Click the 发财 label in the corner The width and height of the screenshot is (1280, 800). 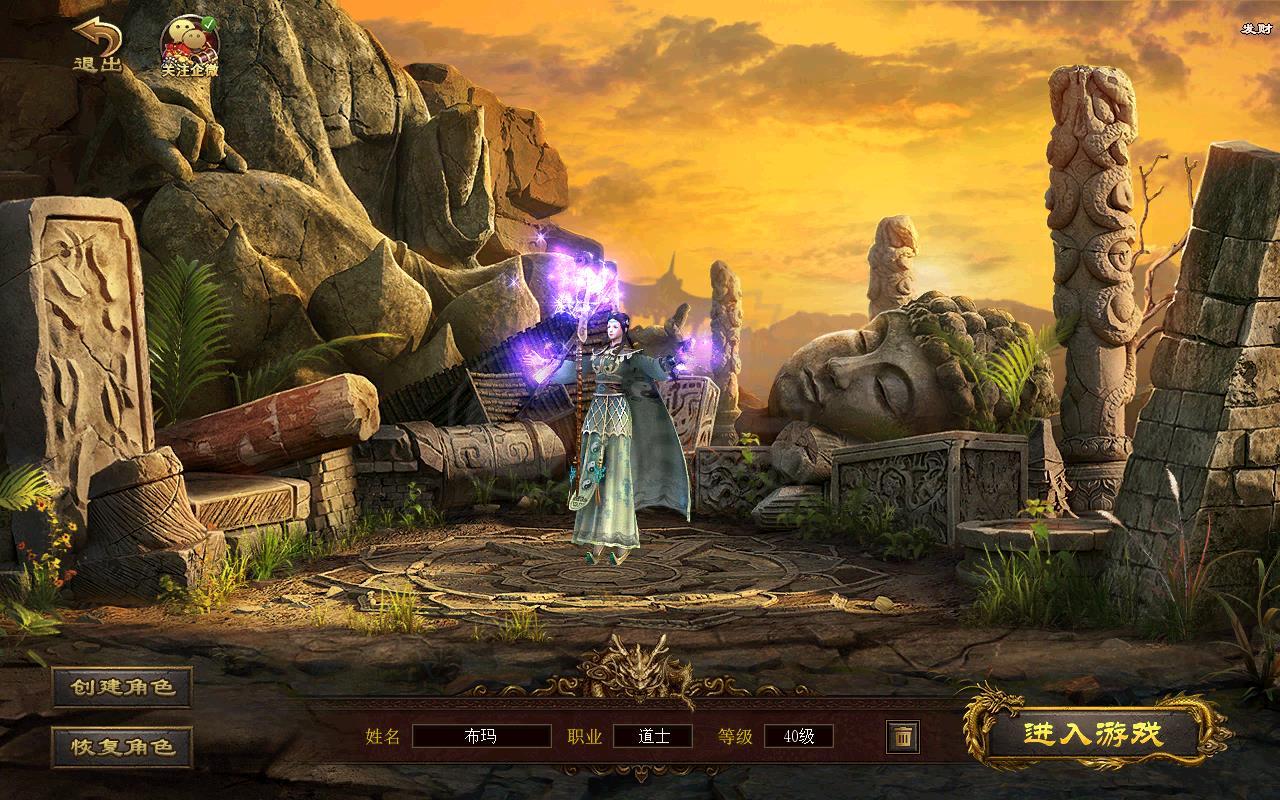(x=1255, y=29)
